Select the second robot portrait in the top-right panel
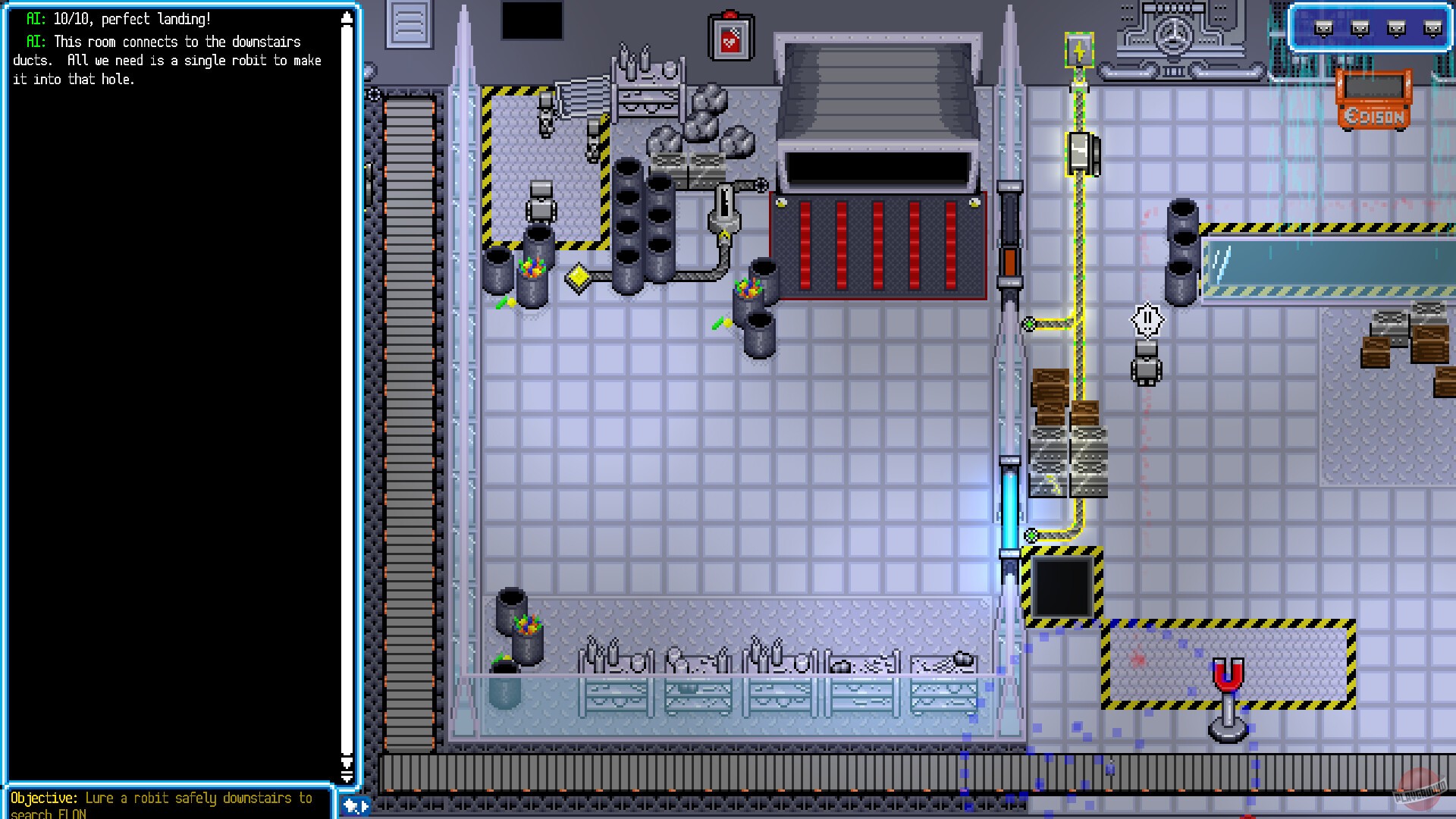Image resolution: width=1456 pixels, height=819 pixels. coord(1359,27)
